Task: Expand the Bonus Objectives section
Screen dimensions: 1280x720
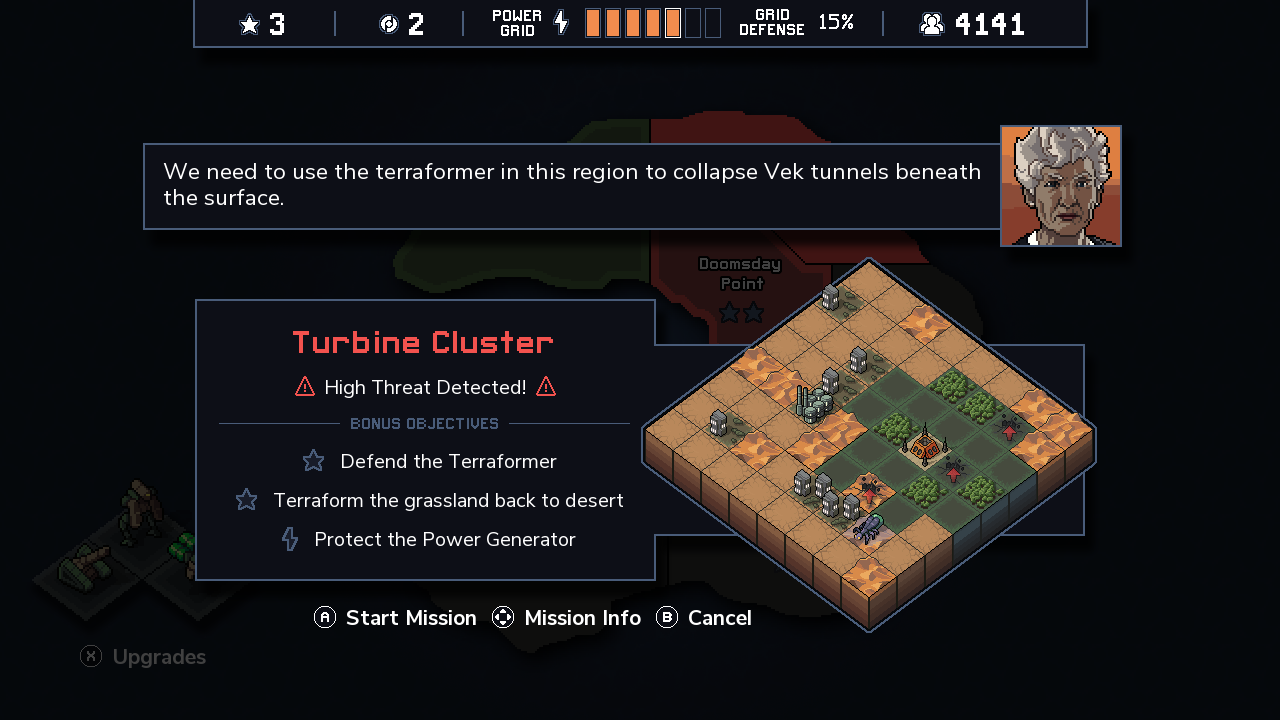Action: pos(424,423)
